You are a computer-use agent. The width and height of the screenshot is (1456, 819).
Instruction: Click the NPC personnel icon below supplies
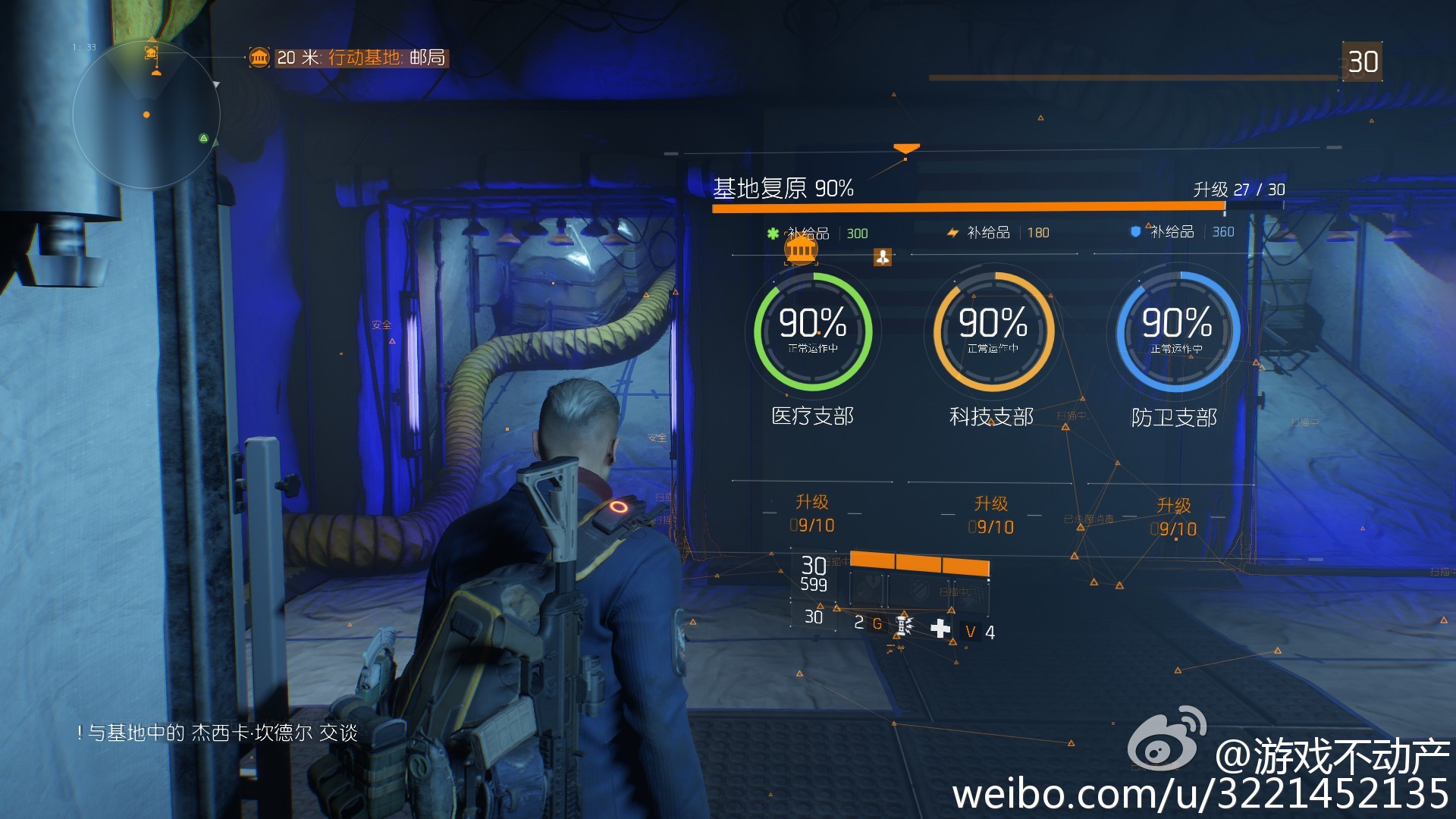(x=882, y=258)
